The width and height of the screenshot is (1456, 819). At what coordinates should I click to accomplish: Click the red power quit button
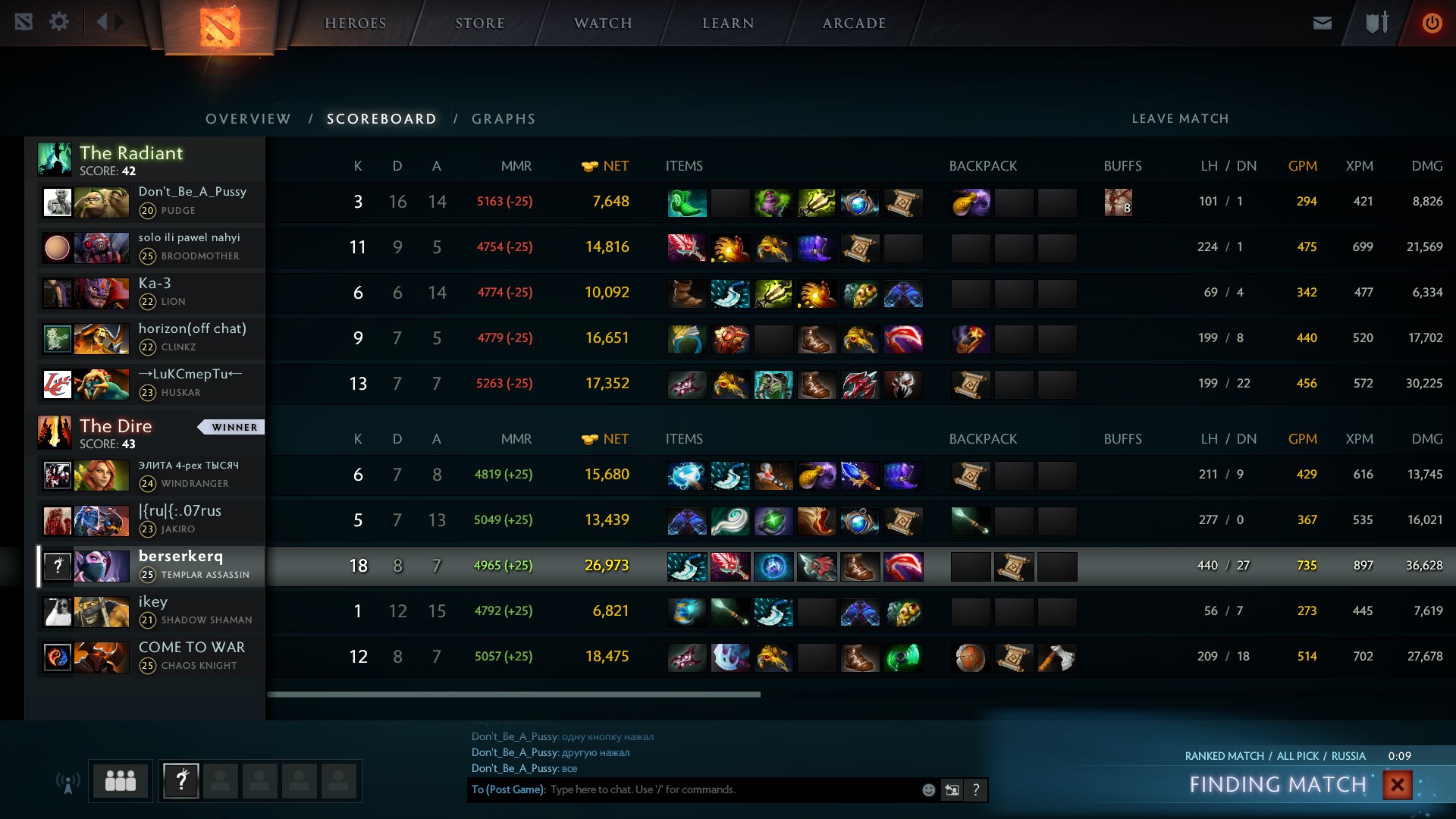tap(1432, 23)
